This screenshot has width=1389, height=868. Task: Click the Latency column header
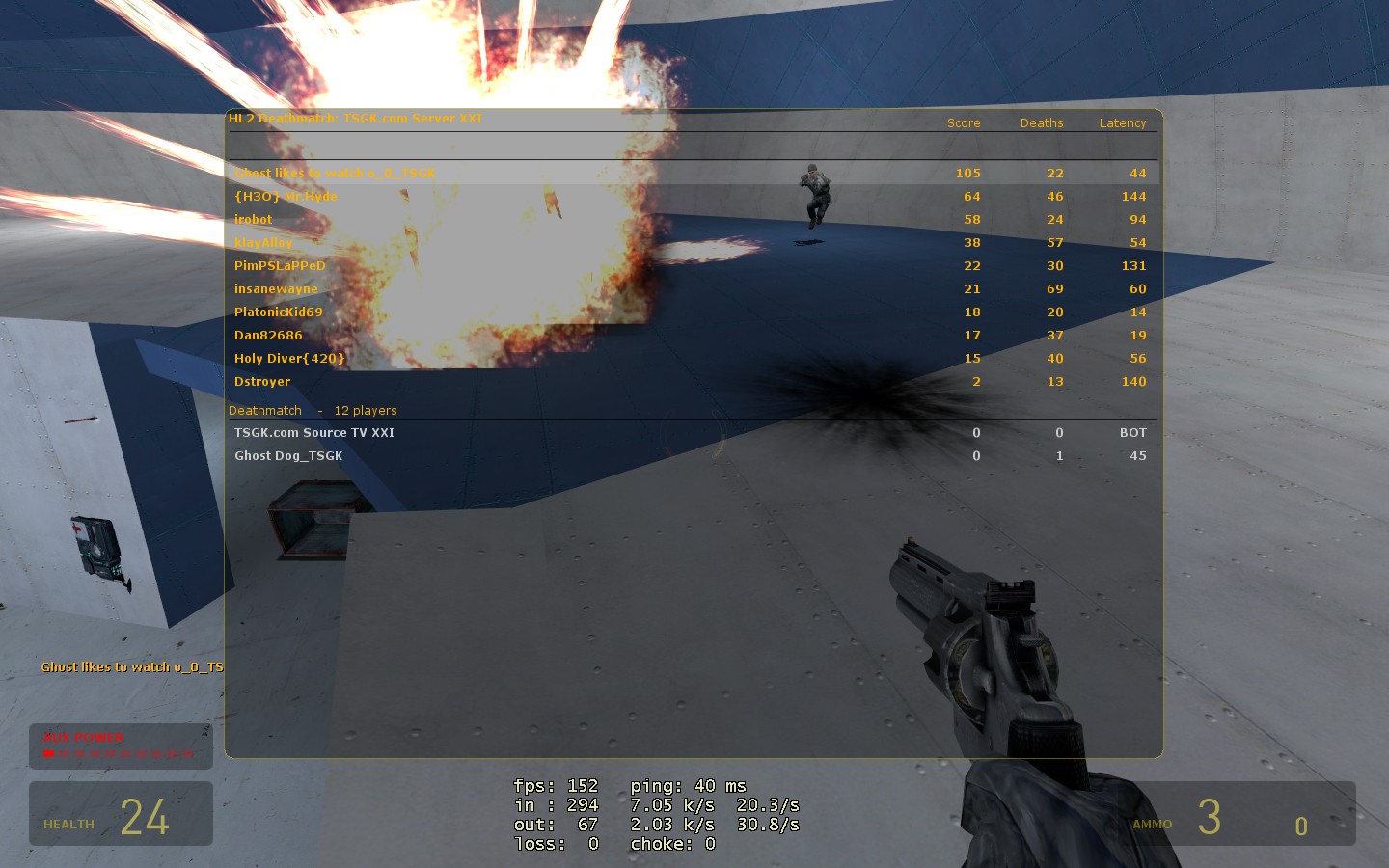tap(1123, 123)
